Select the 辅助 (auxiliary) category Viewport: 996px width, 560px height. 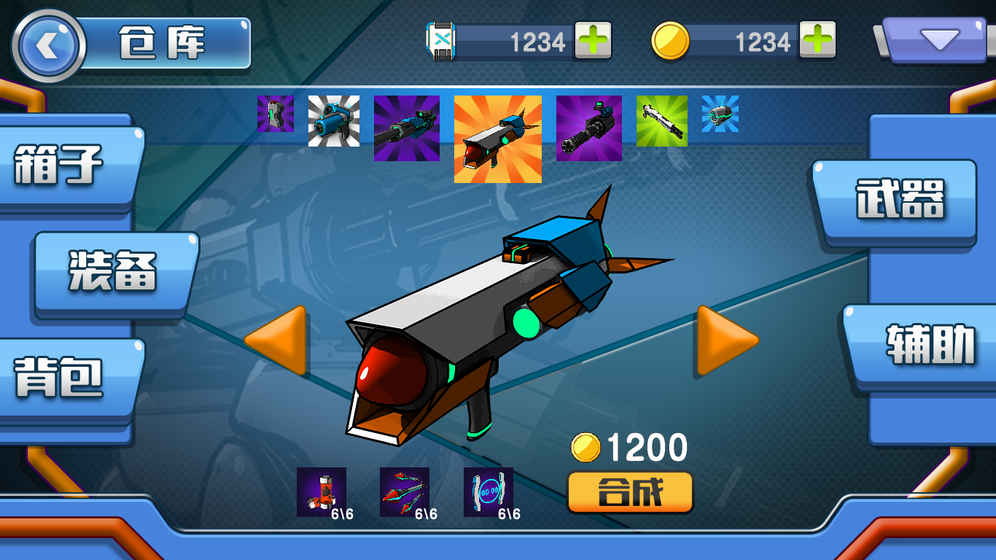[x=929, y=345]
